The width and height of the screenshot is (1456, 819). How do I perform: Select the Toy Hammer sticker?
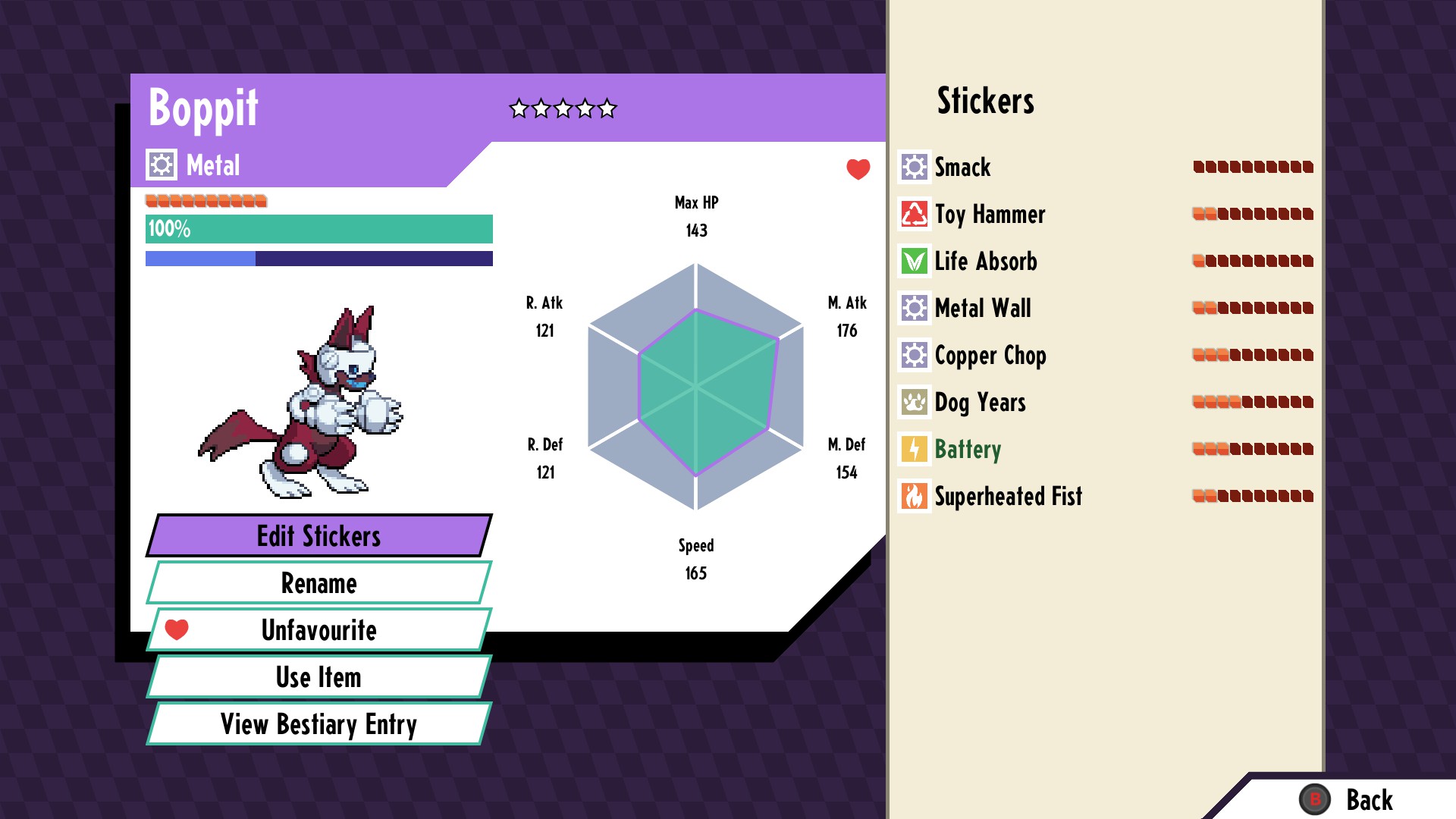coord(989,214)
